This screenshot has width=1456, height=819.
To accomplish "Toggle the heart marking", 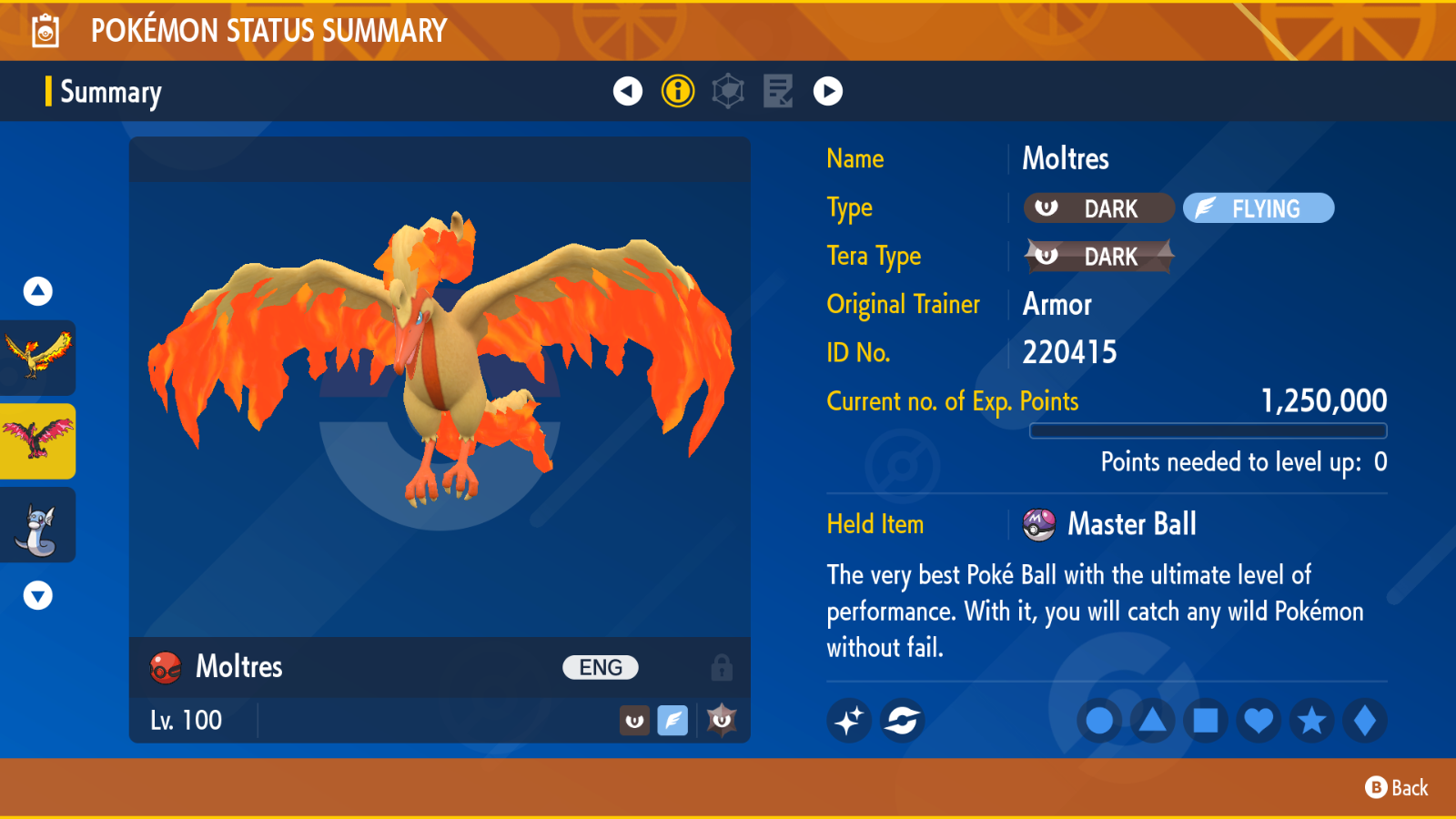I will point(1259,721).
